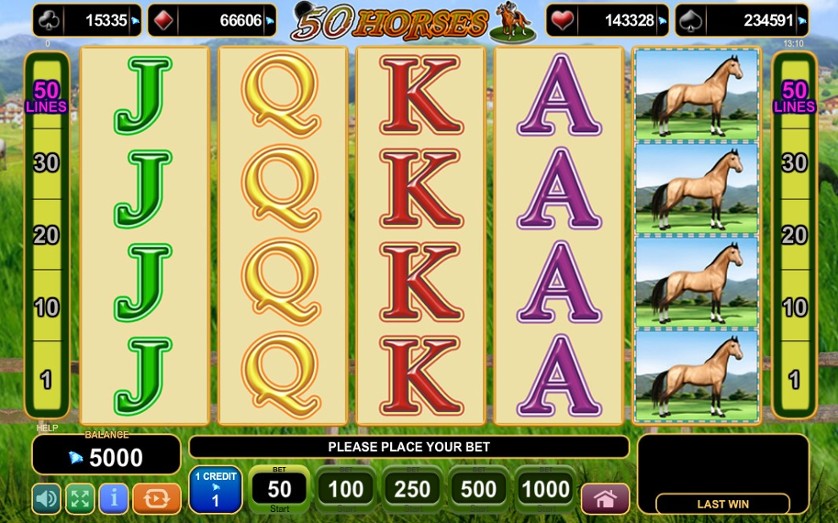Switch to fullscreen mode
Viewport: 838px width, 523px height.
(80, 497)
